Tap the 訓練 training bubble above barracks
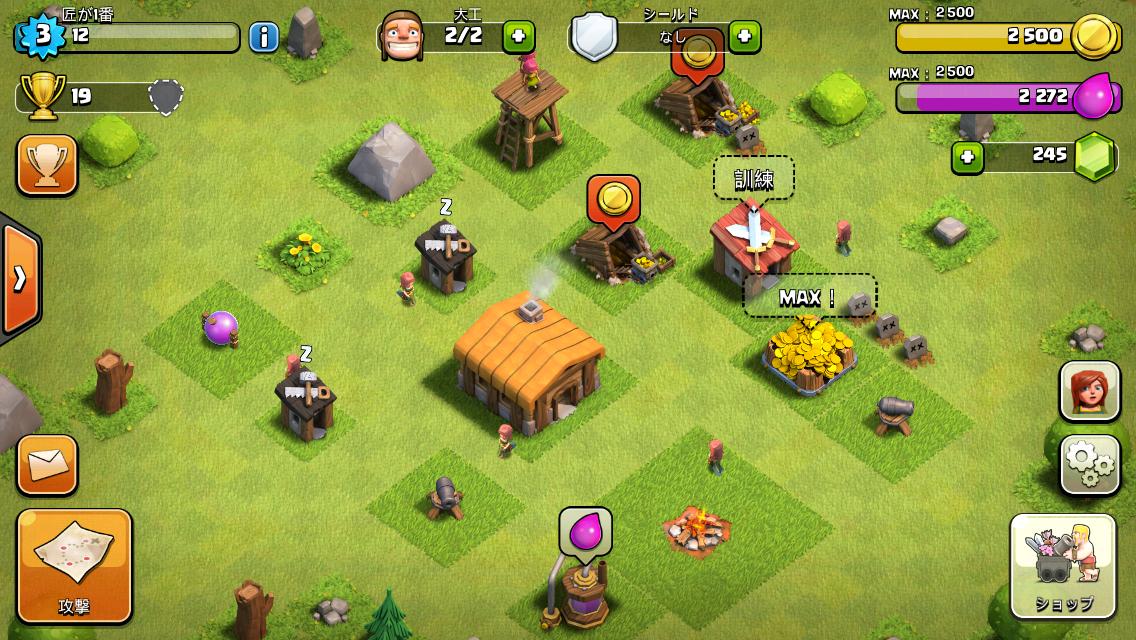 (753, 179)
